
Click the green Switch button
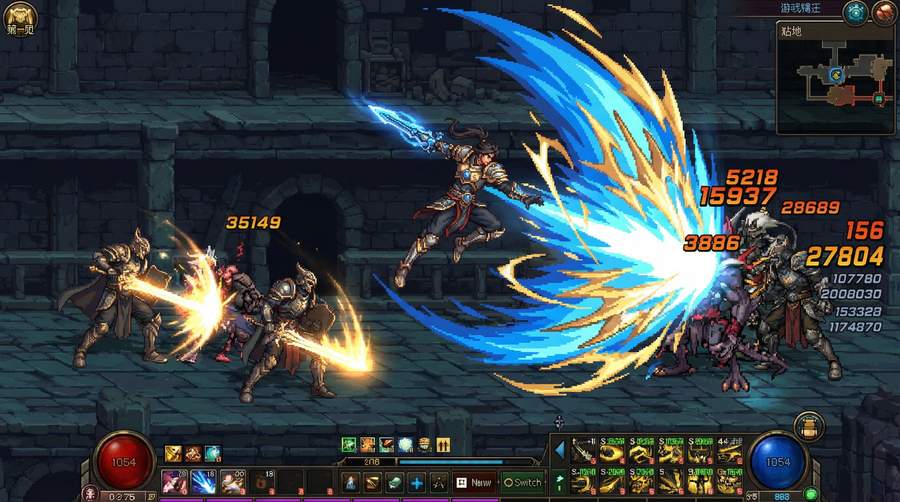click(x=522, y=482)
